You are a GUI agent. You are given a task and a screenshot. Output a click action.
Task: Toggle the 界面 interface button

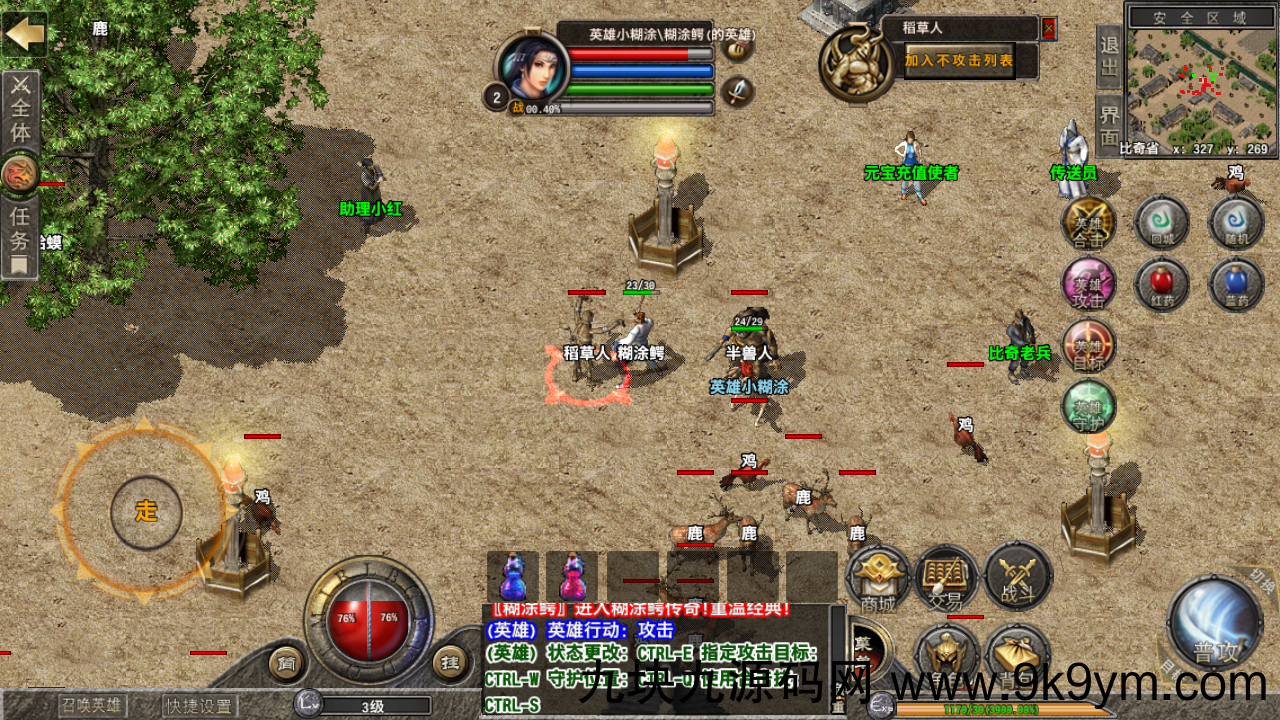(x=1109, y=125)
